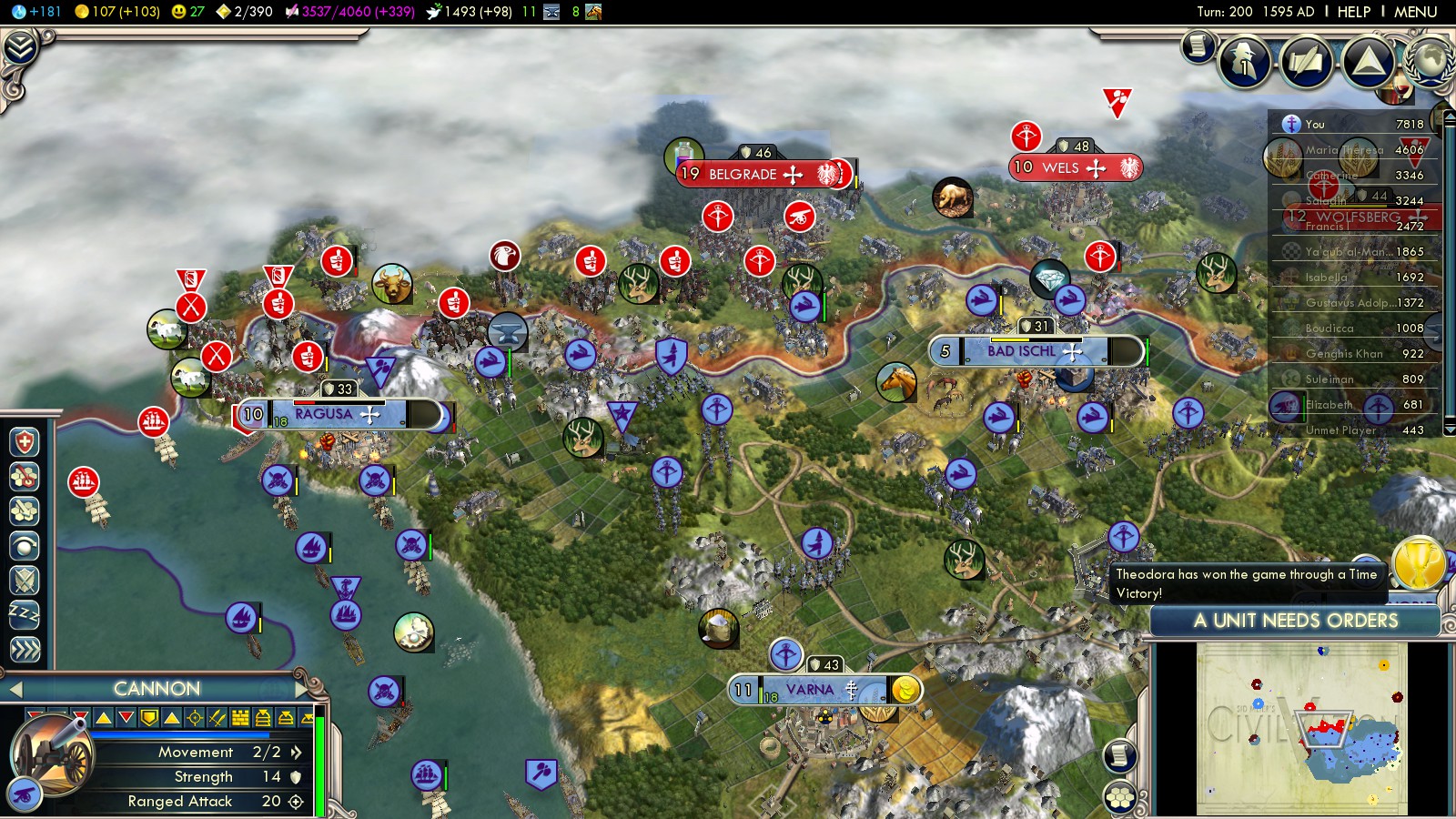The image size is (1456, 819).
Task: Open the espionage spy overview button
Action: (1244, 62)
